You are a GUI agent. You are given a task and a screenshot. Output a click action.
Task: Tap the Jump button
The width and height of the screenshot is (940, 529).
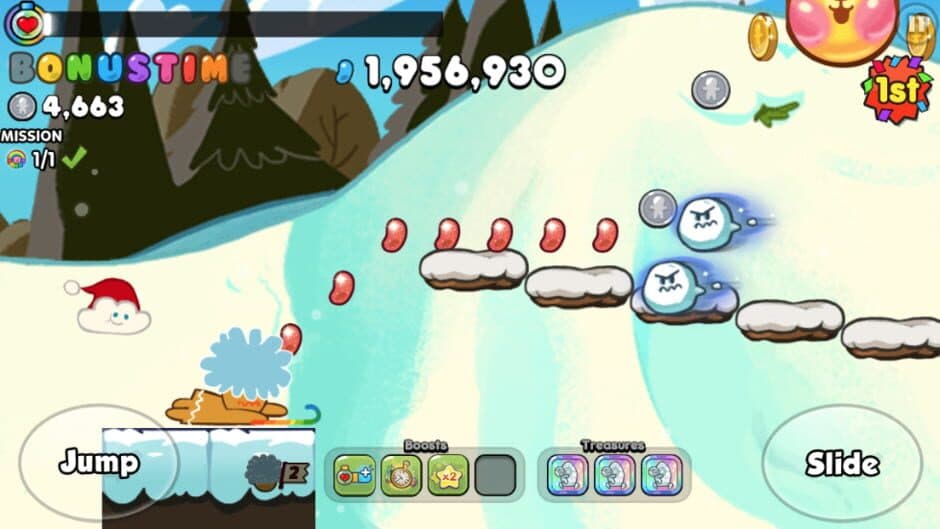(98, 462)
